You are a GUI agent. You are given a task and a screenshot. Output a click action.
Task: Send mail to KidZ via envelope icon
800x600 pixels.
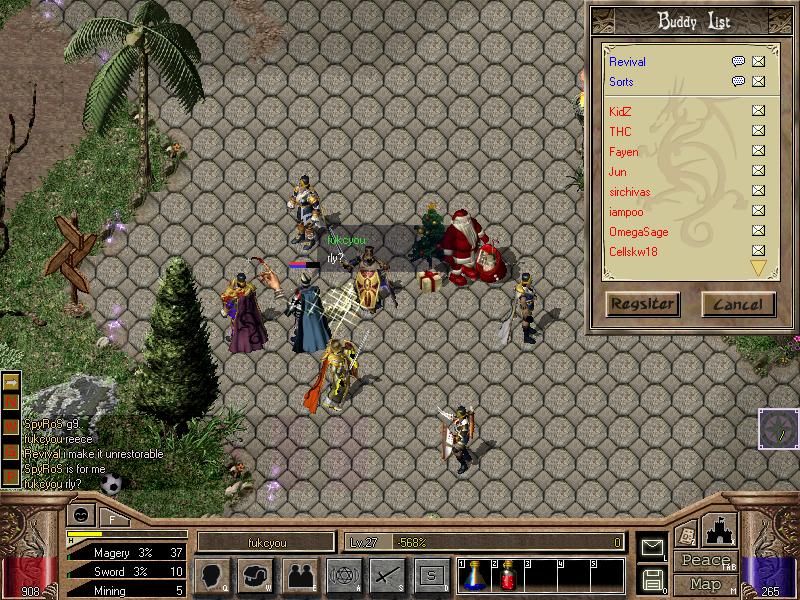(758, 111)
